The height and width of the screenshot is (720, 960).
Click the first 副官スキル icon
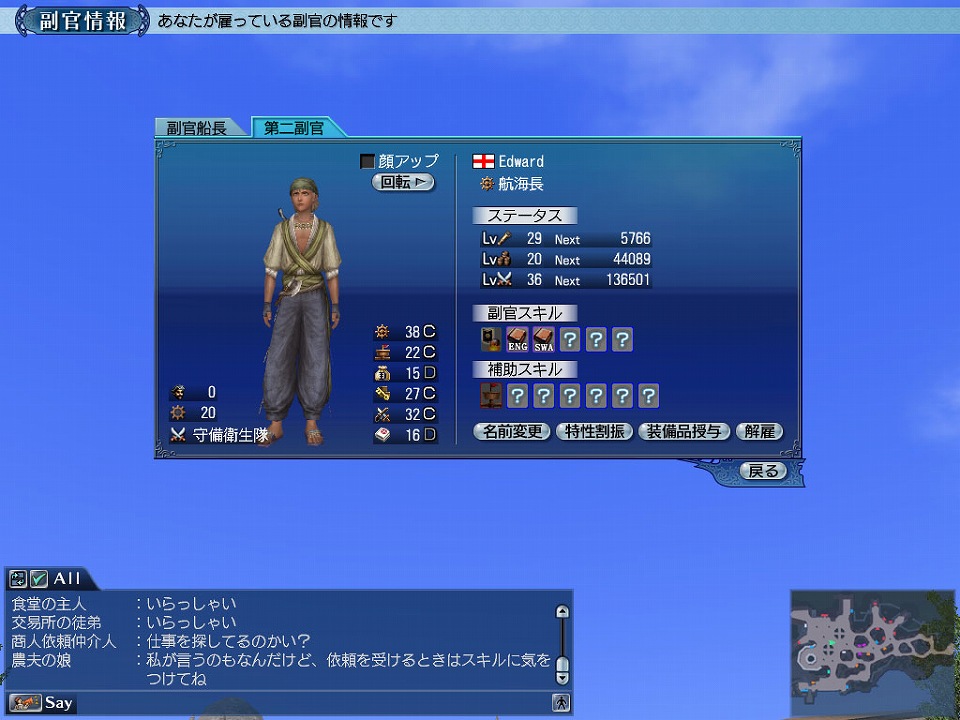[491, 340]
